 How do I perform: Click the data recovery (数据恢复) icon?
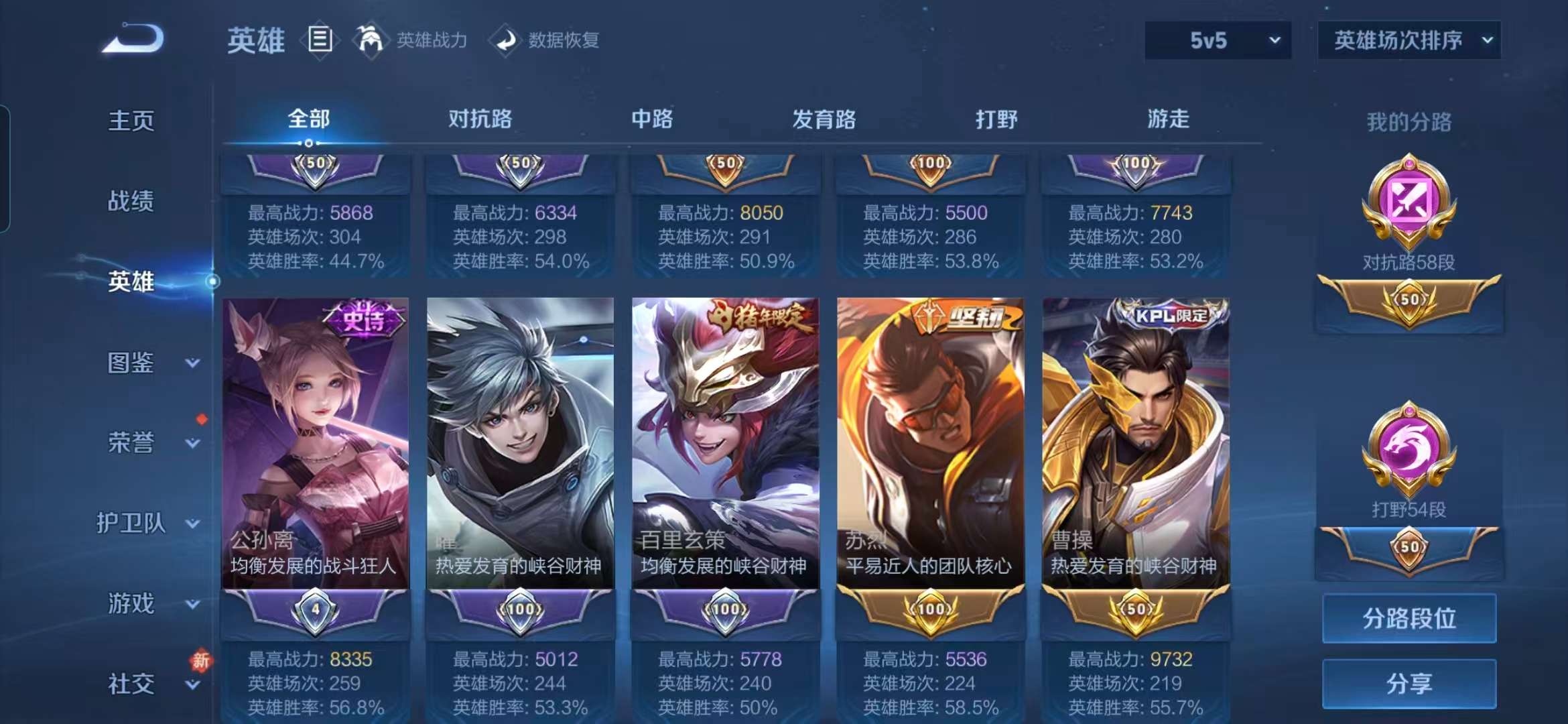506,40
